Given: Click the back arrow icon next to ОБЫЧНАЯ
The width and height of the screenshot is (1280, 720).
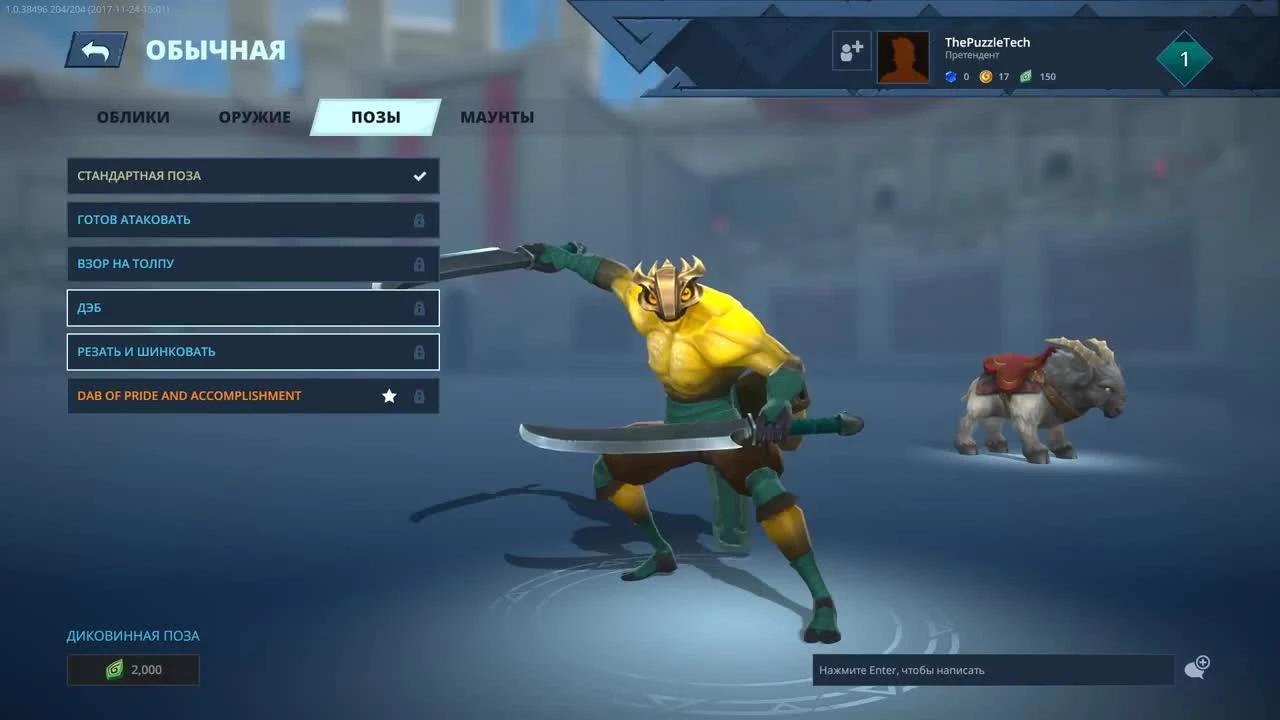Looking at the screenshot, I should pyautogui.click(x=95, y=48).
